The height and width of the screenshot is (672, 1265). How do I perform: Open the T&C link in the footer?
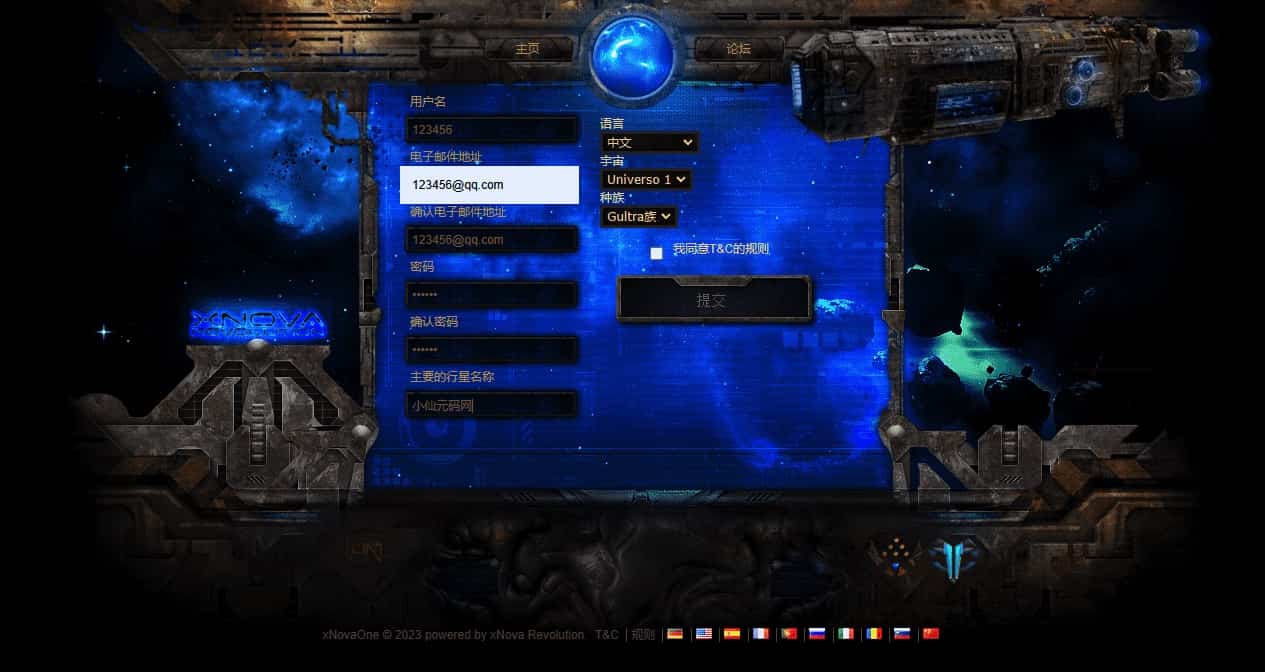(x=606, y=635)
